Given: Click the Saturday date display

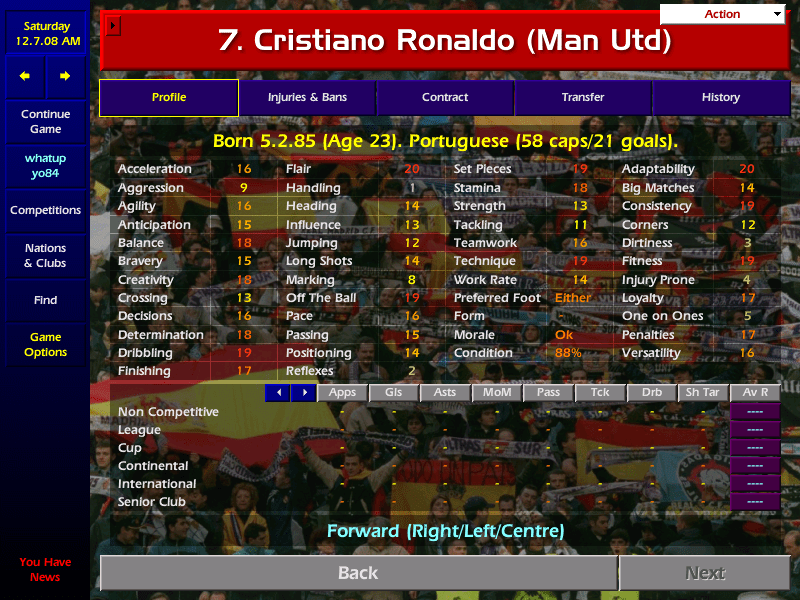Looking at the screenshot, I should pos(45,34).
